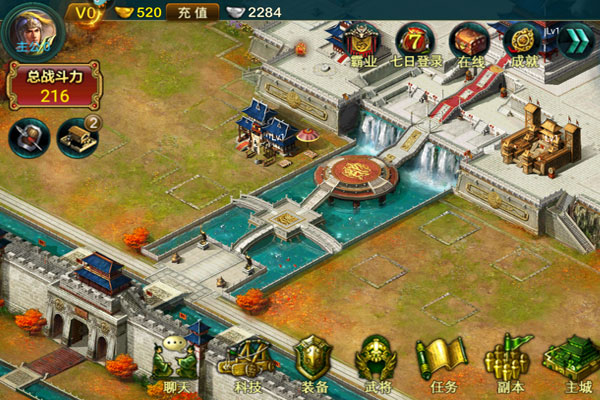The height and width of the screenshot is (400, 600).
Task: Open the treasure cart icon with badge 2
Action: [x=78, y=137]
